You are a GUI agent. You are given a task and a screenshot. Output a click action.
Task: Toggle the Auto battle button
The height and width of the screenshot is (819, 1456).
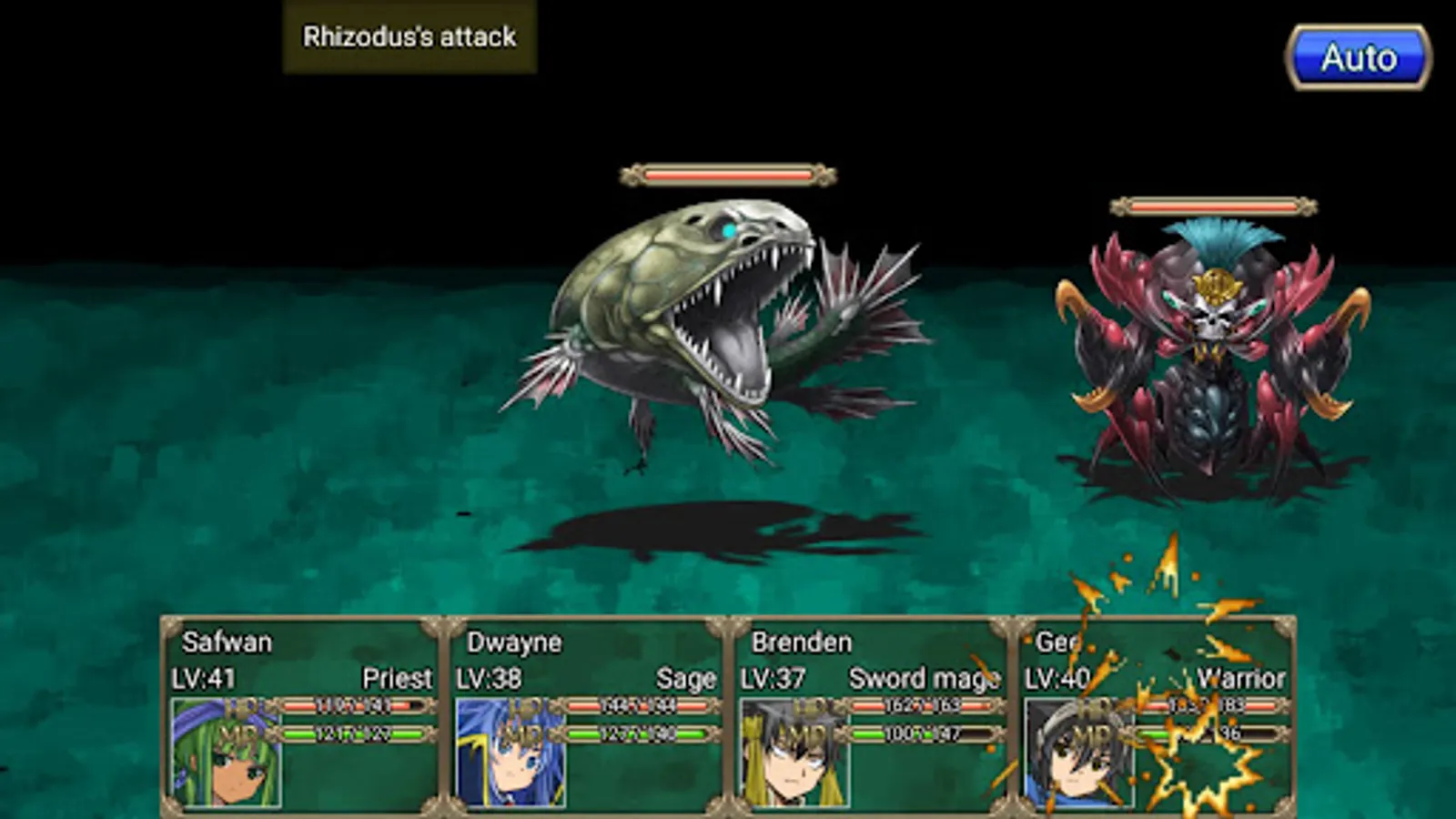(x=1358, y=58)
